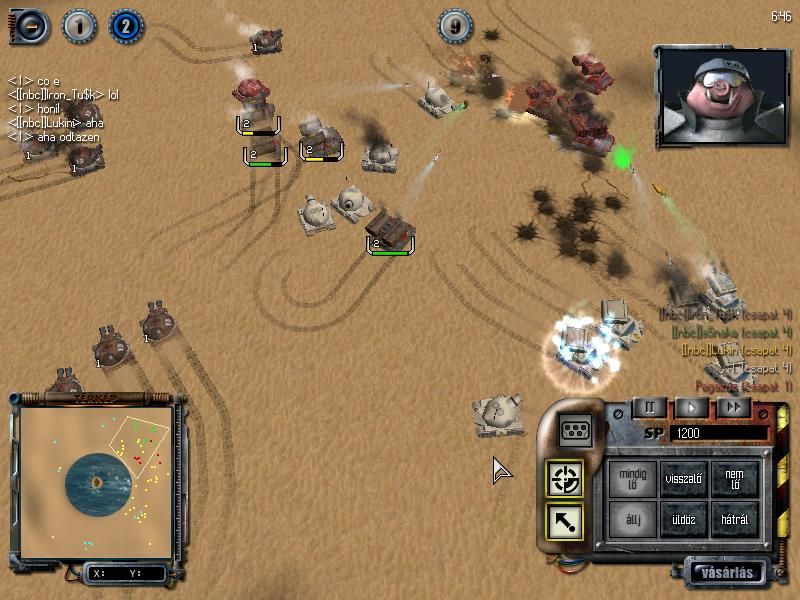Choose the crosshair attack command
The width and height of the screenshot is (800, 600).
click(564, 479)
